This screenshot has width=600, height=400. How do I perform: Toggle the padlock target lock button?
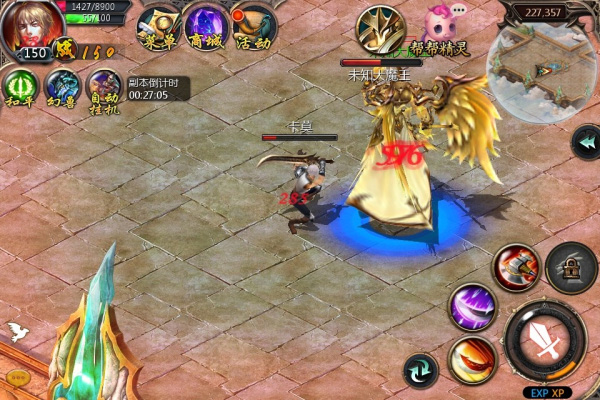[571, 267]
